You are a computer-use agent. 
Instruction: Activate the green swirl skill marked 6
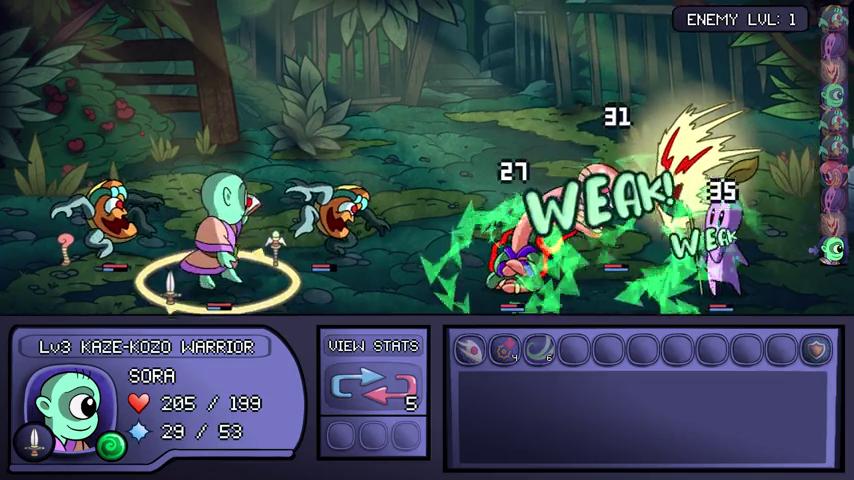pyautogui.click(x=539, y=349)
